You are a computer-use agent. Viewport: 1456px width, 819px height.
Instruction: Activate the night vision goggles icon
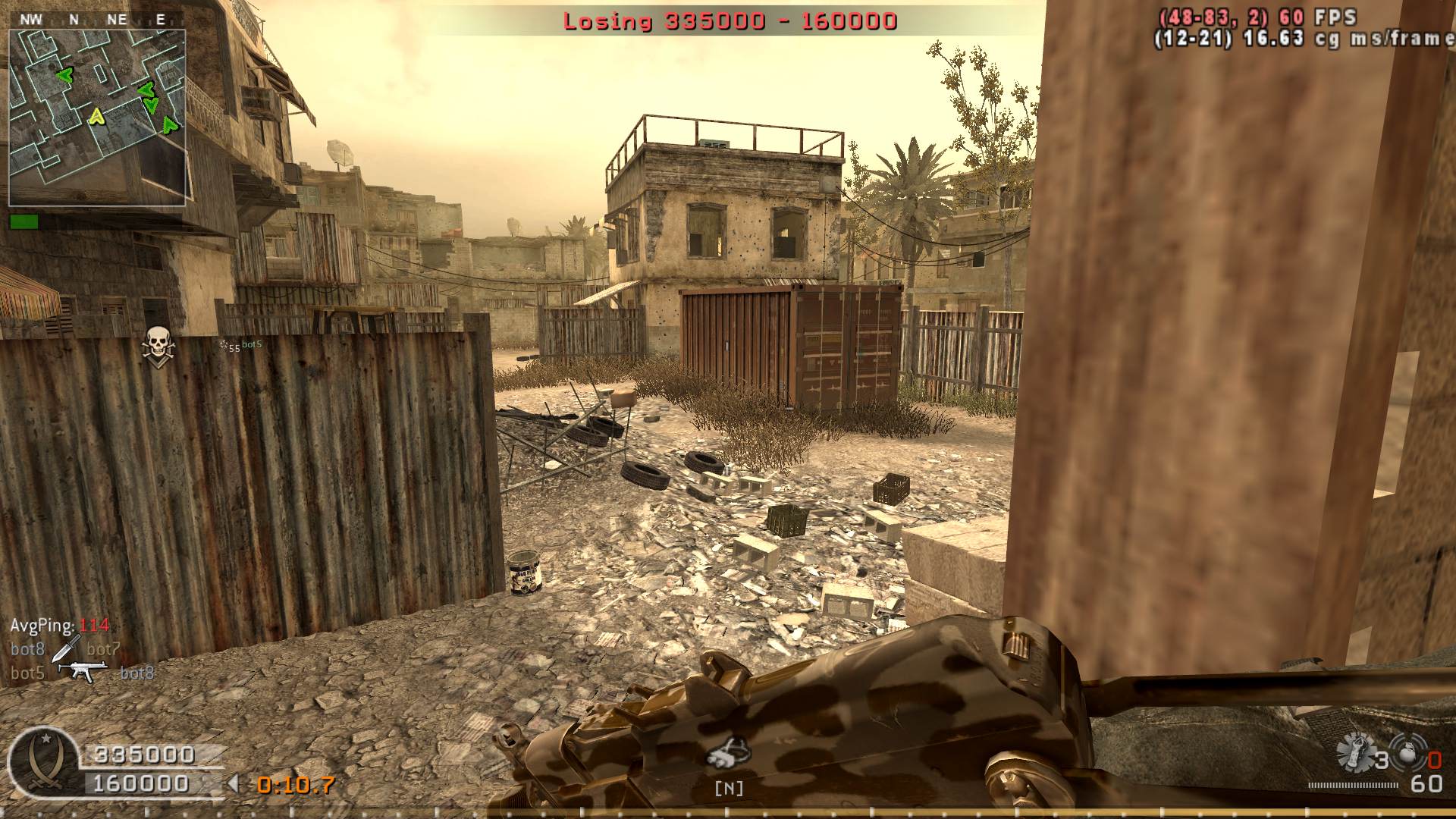729,752
